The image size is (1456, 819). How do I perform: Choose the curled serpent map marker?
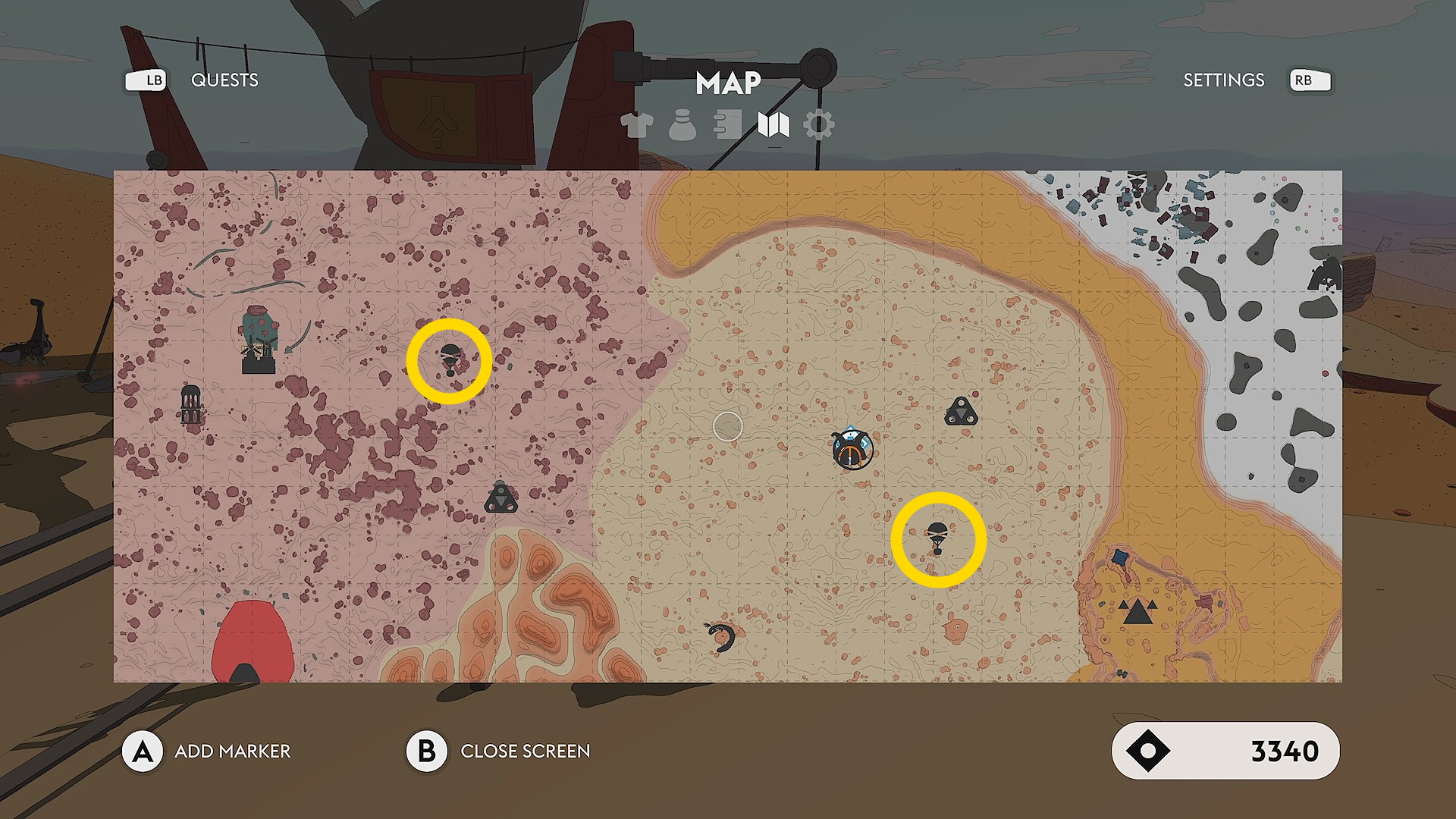click(x=721, y=636)
